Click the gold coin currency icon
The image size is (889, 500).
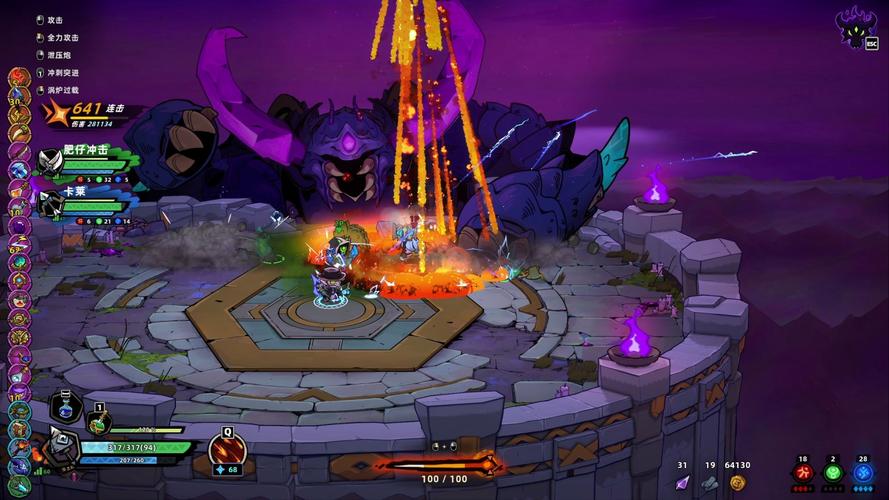738,482
